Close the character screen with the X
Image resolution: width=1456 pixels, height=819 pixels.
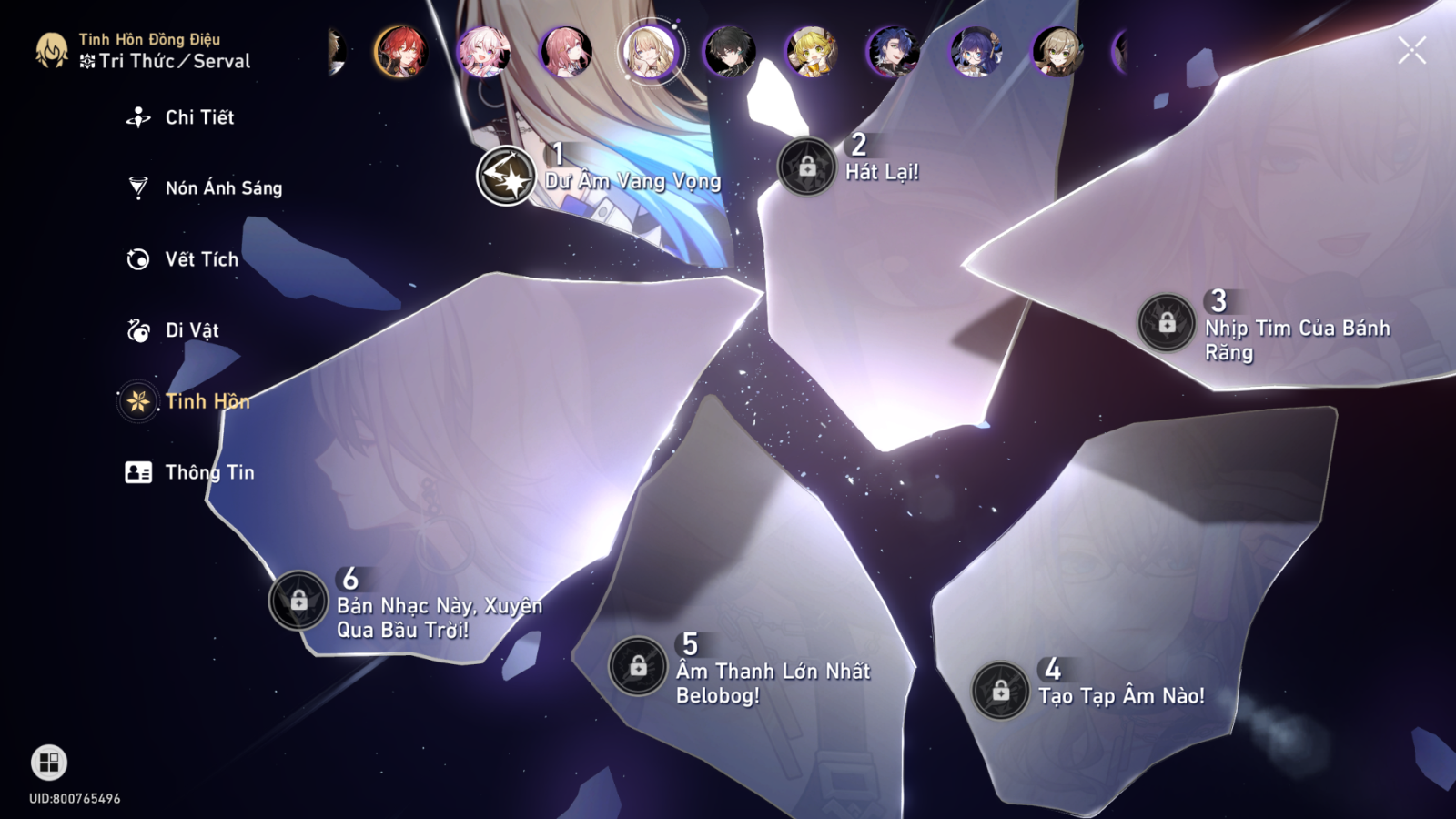click(1411, 51)
